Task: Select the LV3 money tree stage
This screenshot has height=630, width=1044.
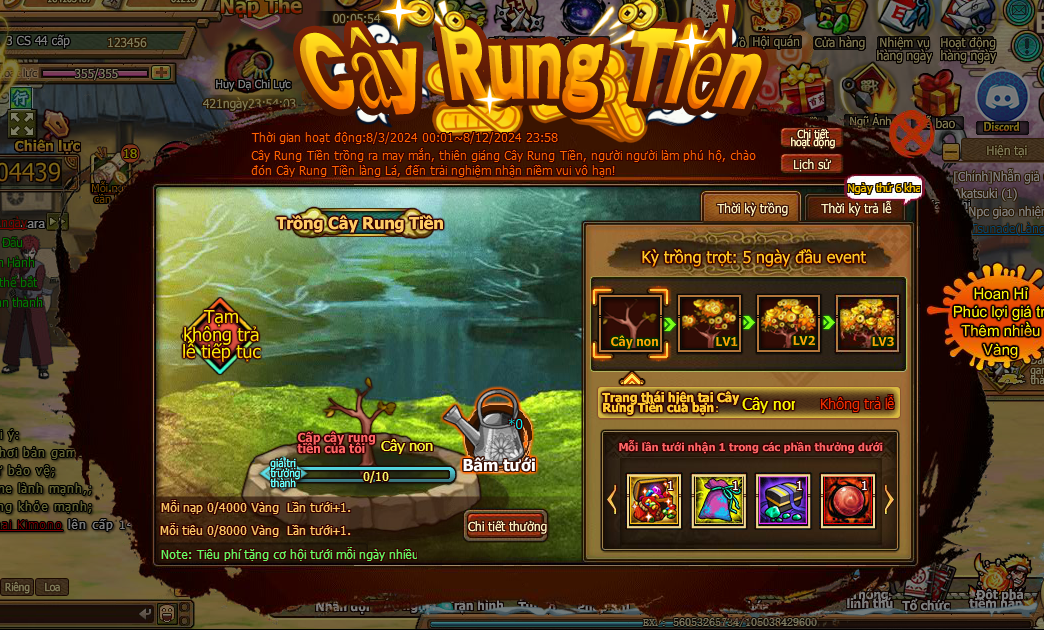Action: tap(867, 323)
